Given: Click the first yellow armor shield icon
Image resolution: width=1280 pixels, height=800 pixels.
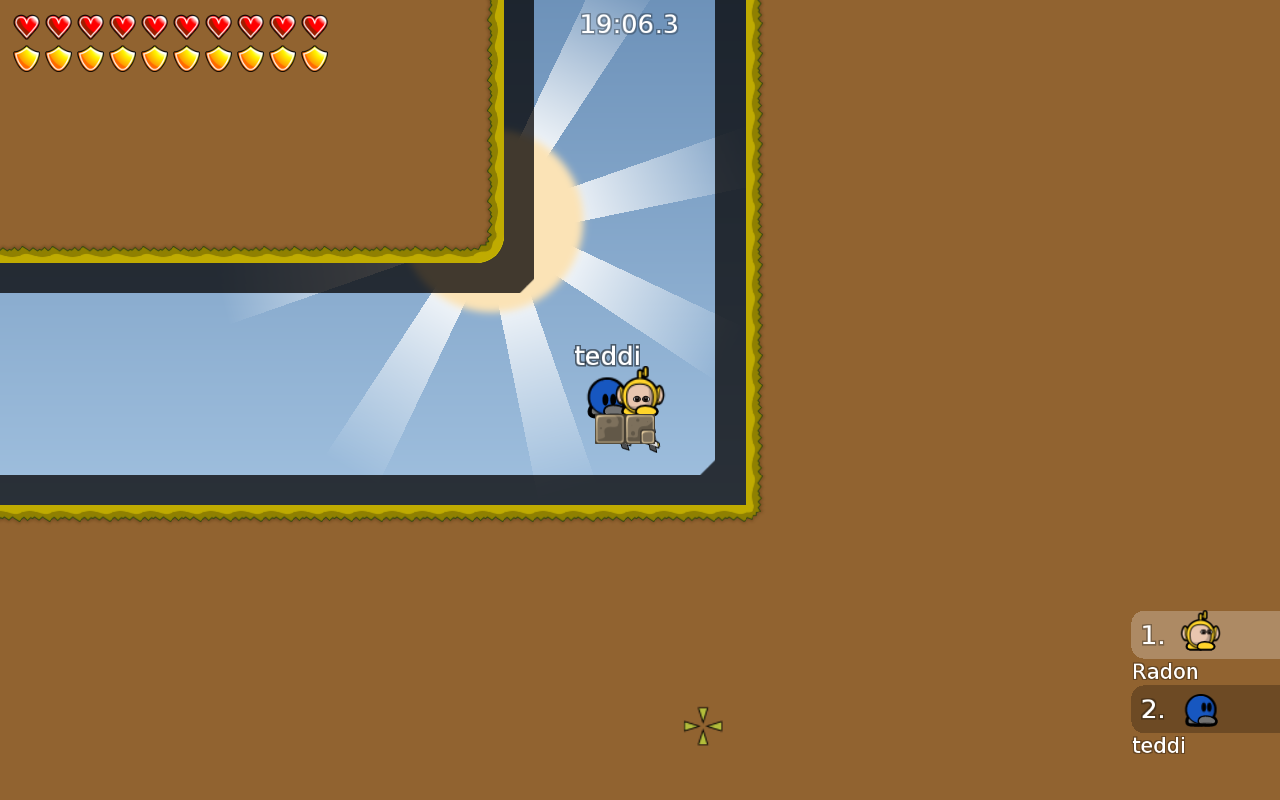Looking at the screenshot, I should 27,58.
